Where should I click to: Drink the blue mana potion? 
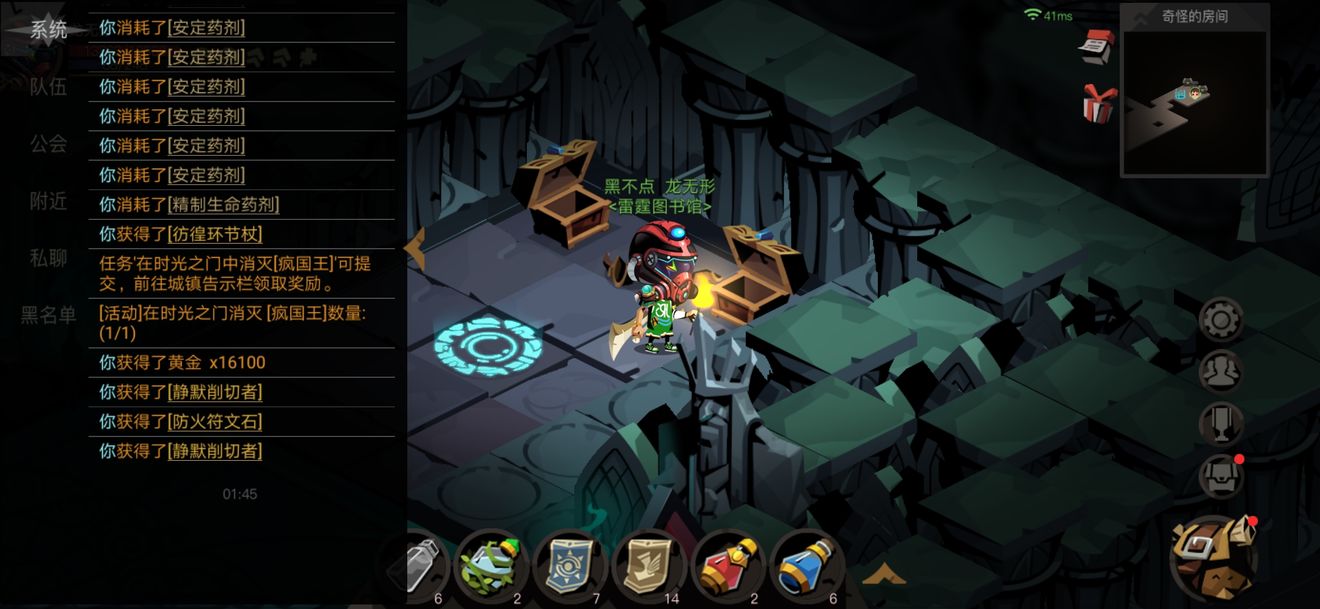point(807,566)
